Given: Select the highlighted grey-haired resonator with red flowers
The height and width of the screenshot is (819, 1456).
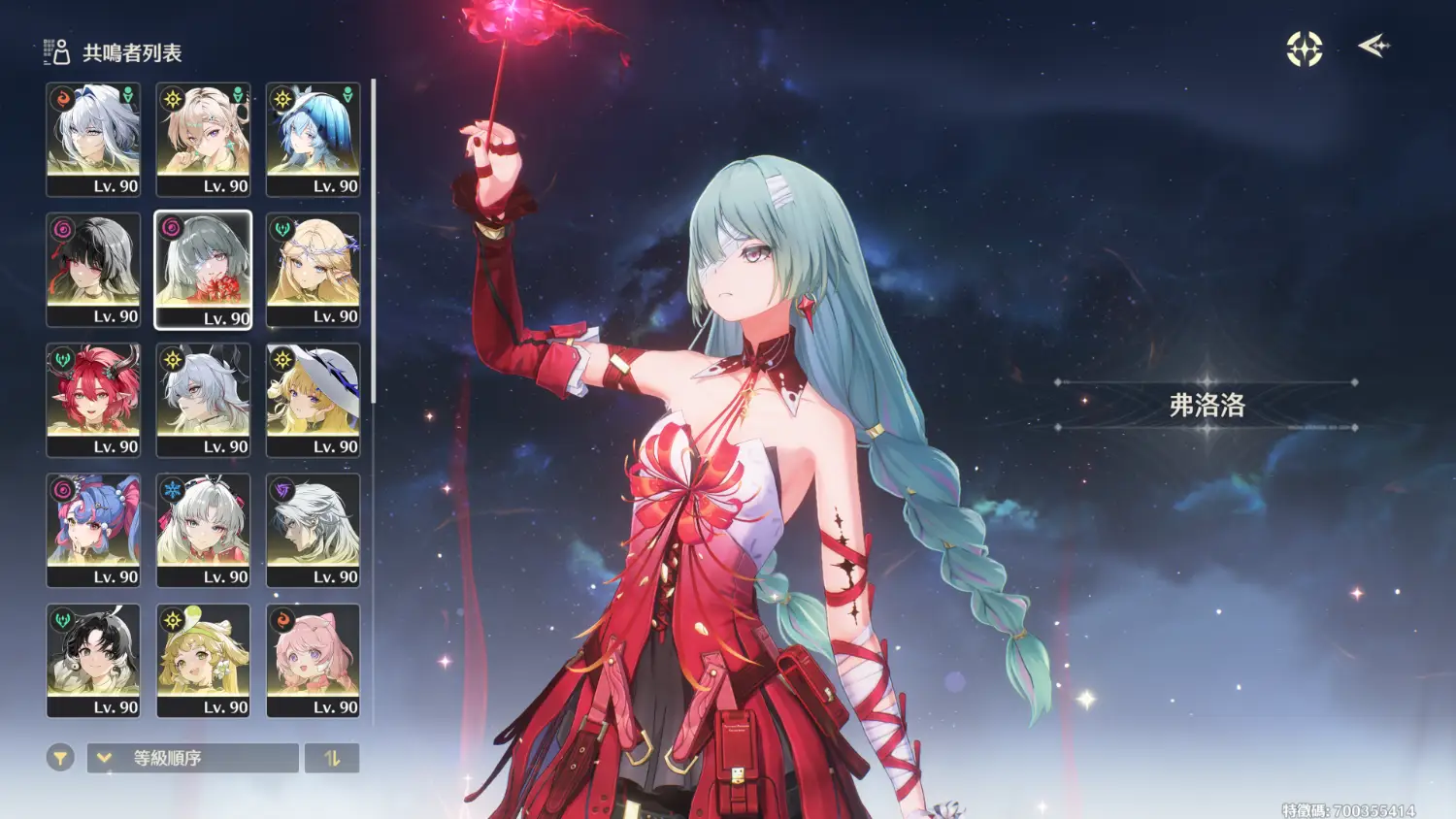Looking at the screenshot, I should pyautogui.click(x=203, y=270).
